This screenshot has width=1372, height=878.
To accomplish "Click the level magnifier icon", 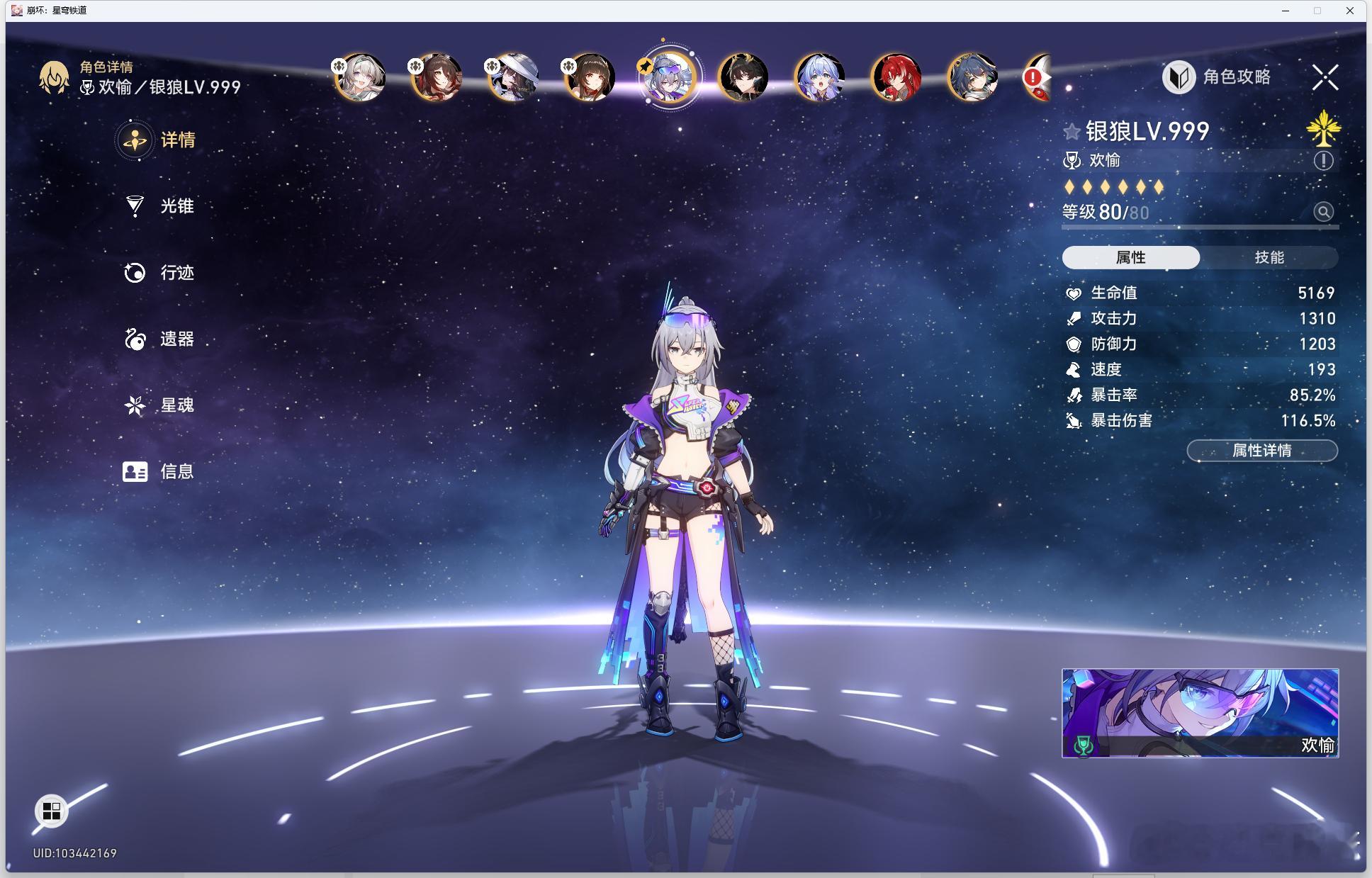I will 1323,212.
